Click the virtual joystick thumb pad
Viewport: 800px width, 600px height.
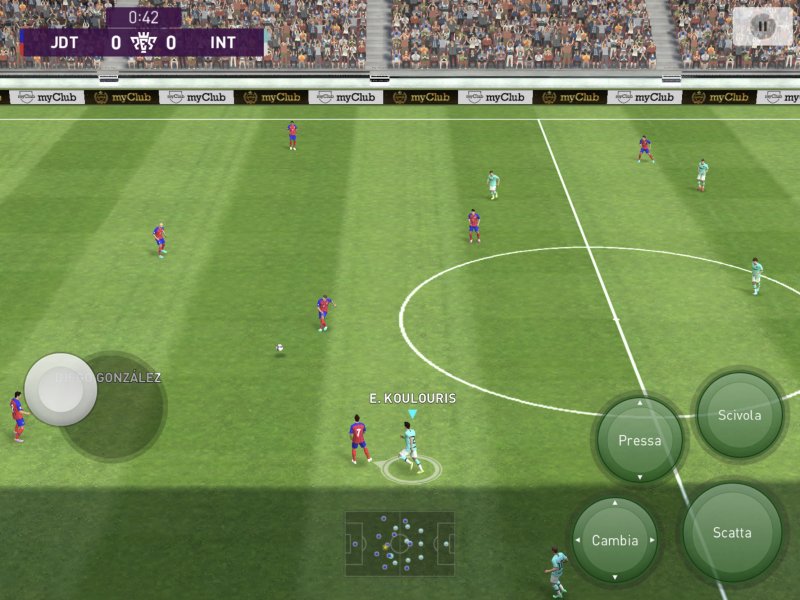click(61, 389)
